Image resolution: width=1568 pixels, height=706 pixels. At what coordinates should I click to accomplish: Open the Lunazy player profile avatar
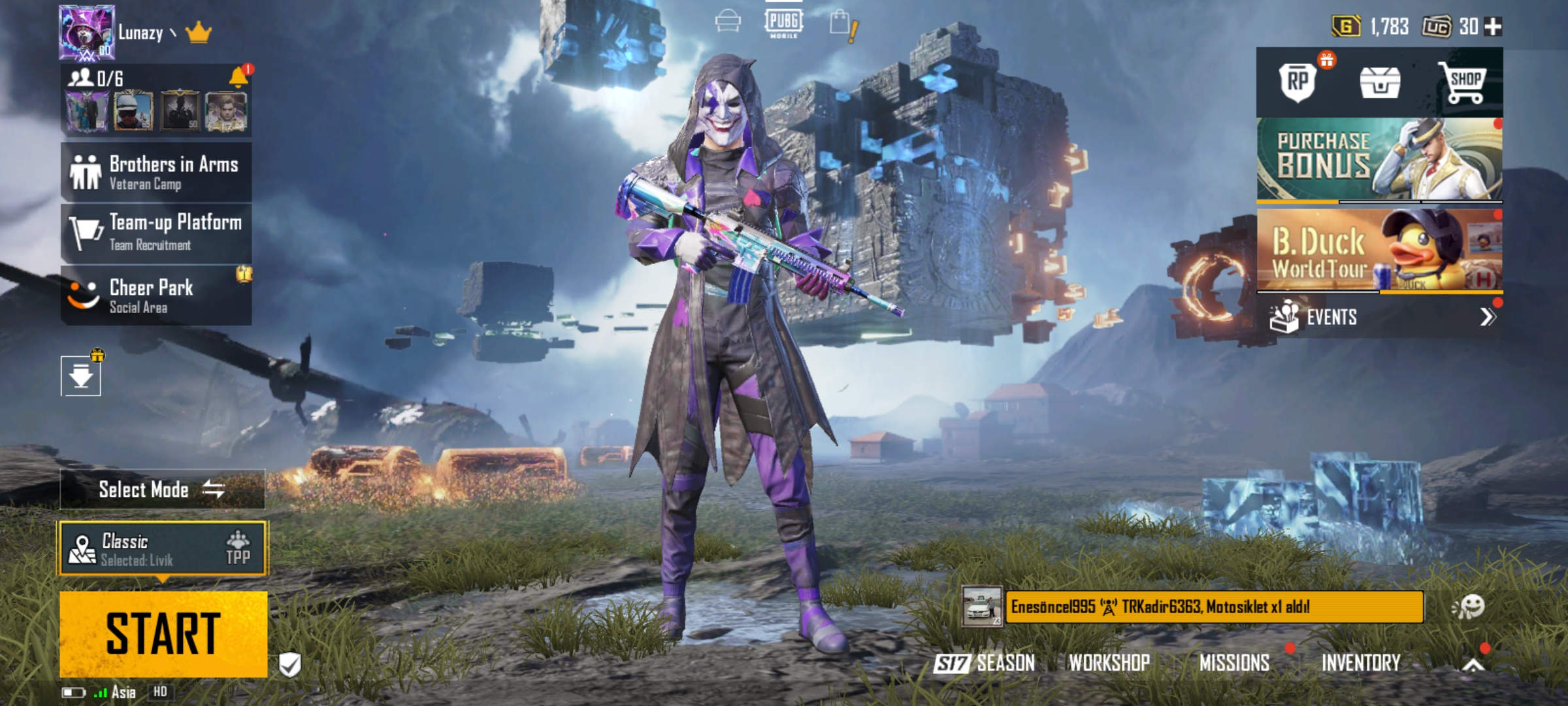87,33
